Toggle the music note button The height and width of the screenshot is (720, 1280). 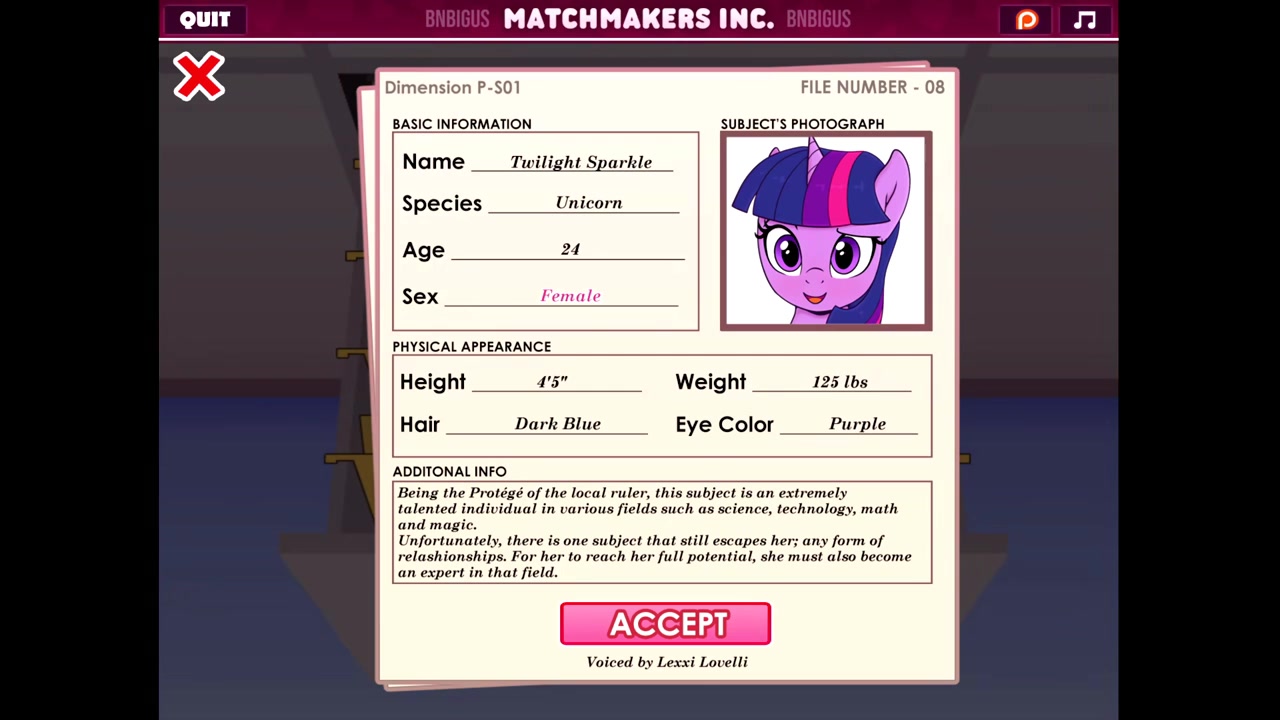coord(1085,20)
